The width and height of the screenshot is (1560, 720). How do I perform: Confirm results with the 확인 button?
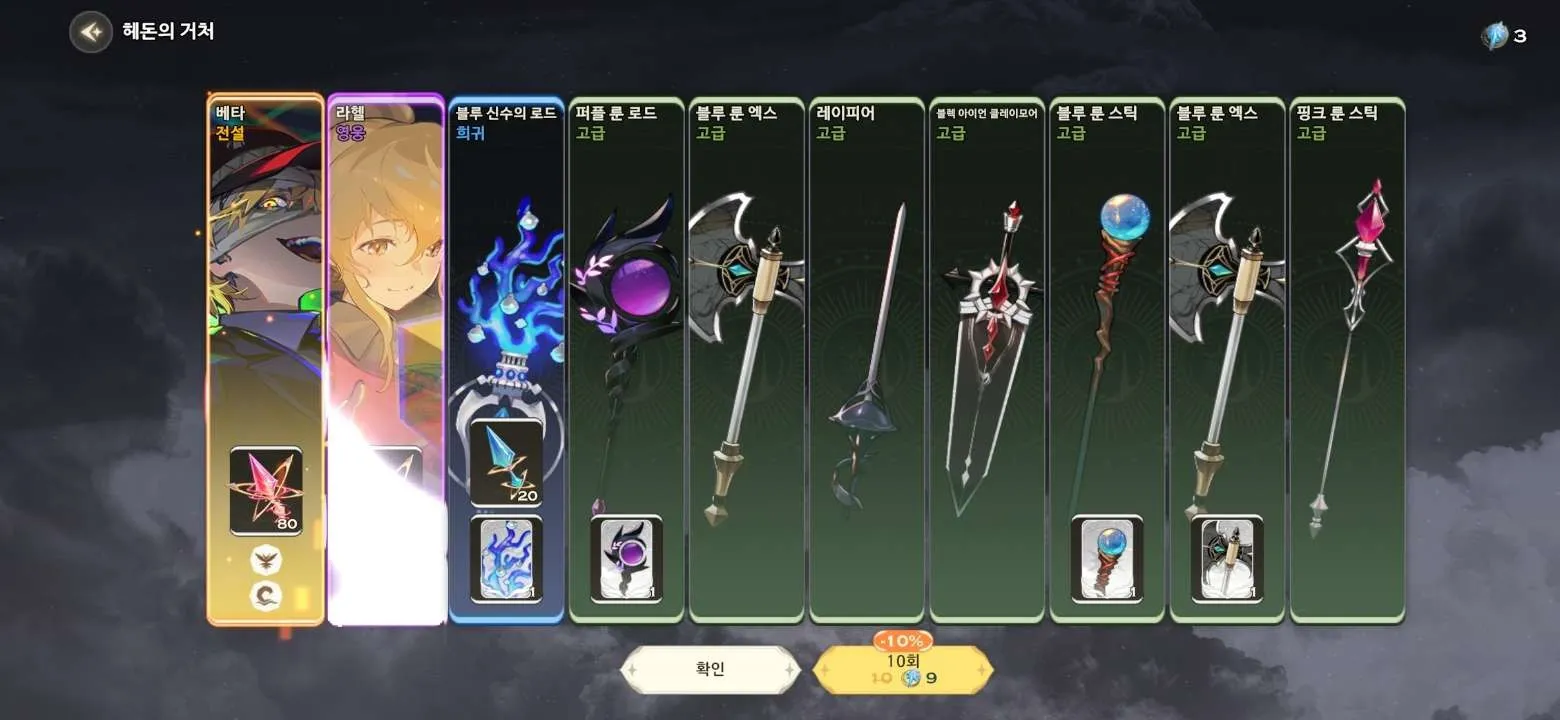[710, 669]
